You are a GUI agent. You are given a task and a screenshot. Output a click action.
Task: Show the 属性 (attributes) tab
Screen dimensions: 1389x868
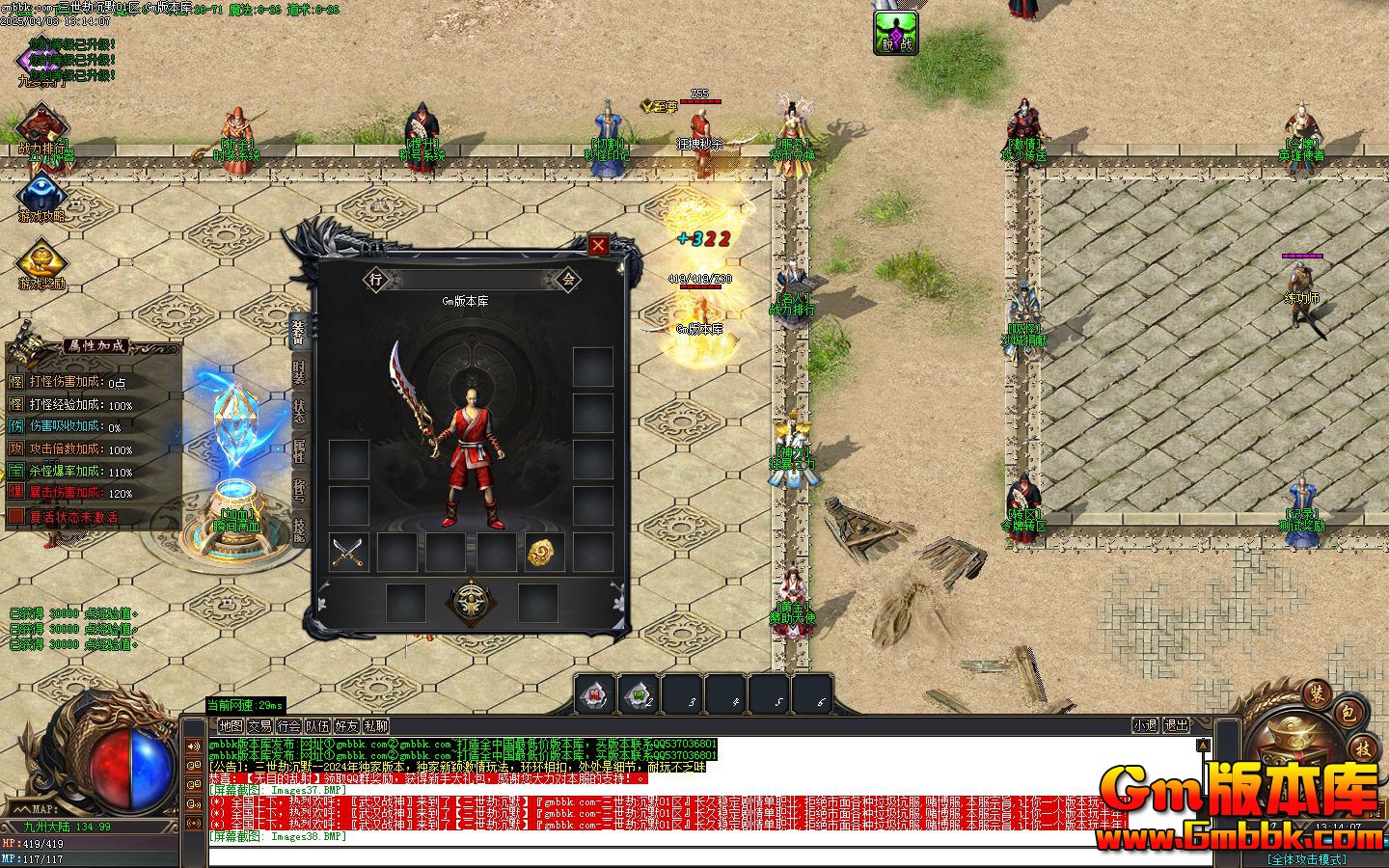coord(300,453)
